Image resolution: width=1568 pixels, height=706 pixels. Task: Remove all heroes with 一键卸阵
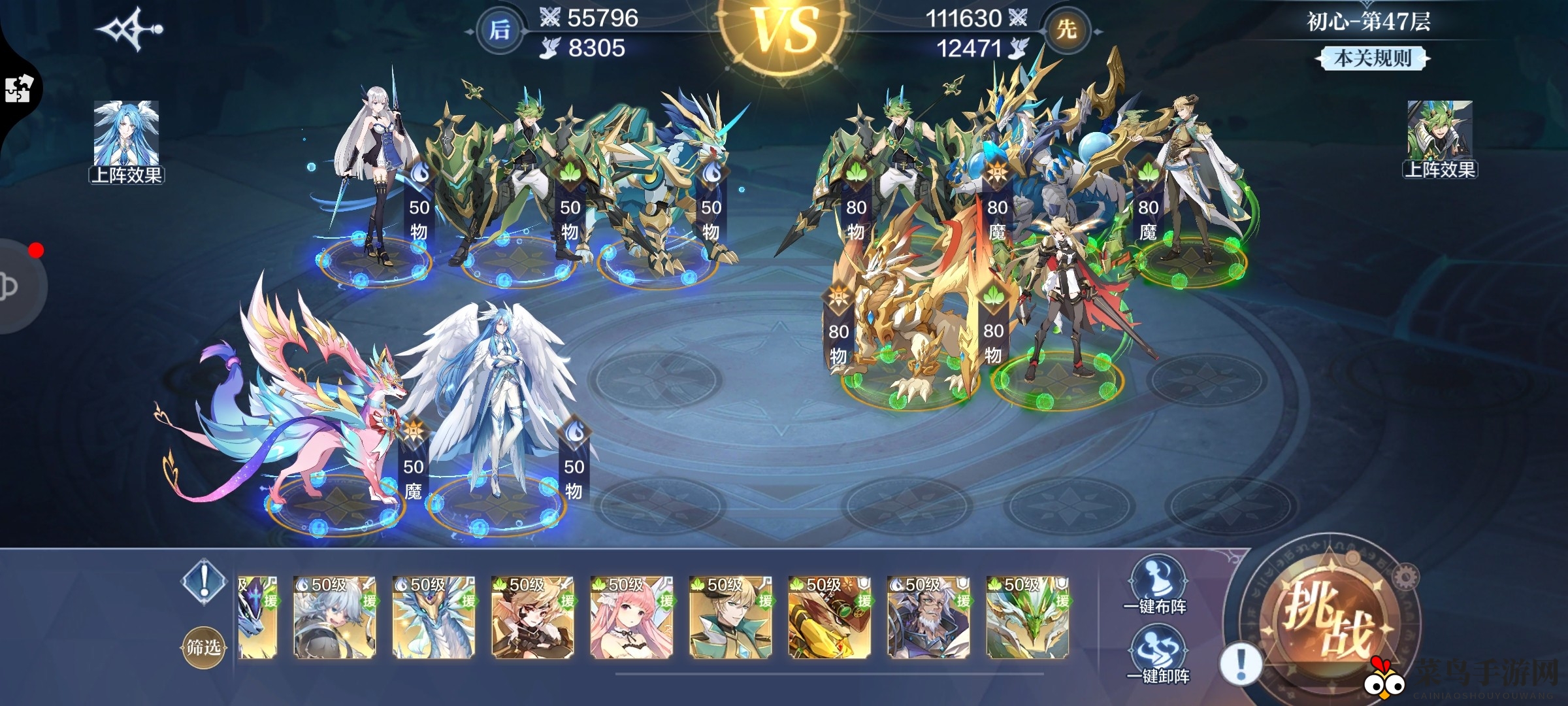(x=1158, y=655)
